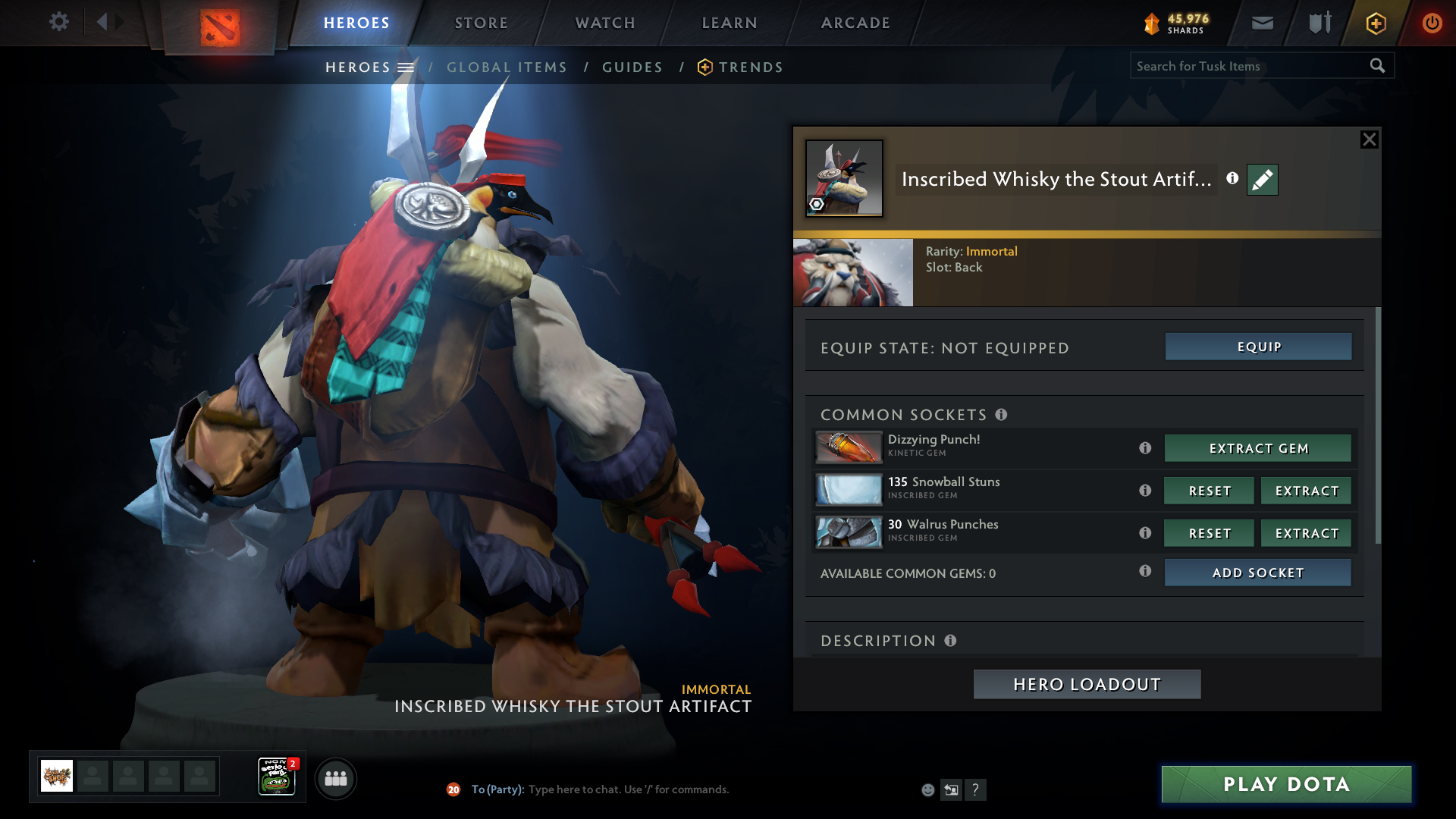Rename item with the pencil button
1456x819 pixels.
1263,180
